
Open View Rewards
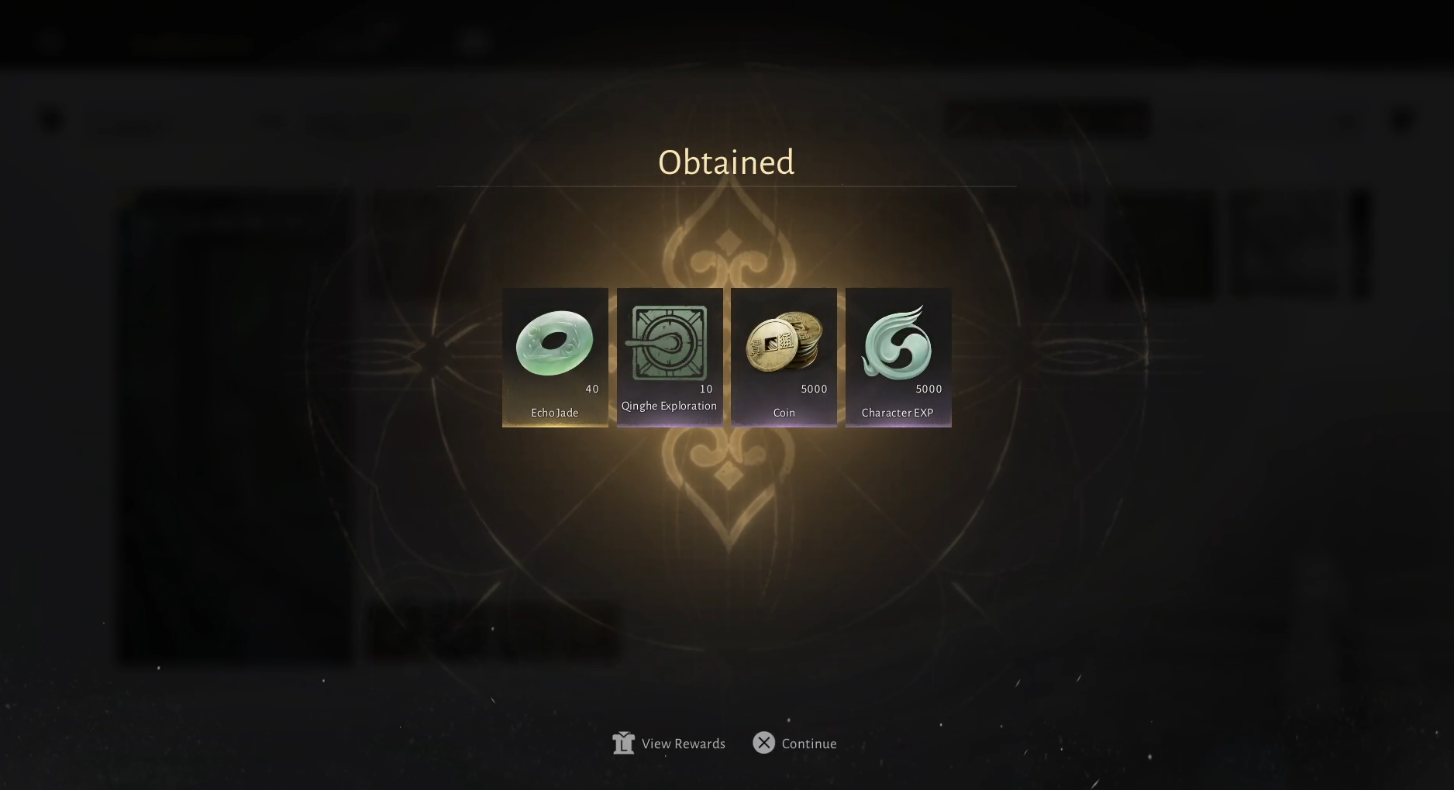pos(670,743)
